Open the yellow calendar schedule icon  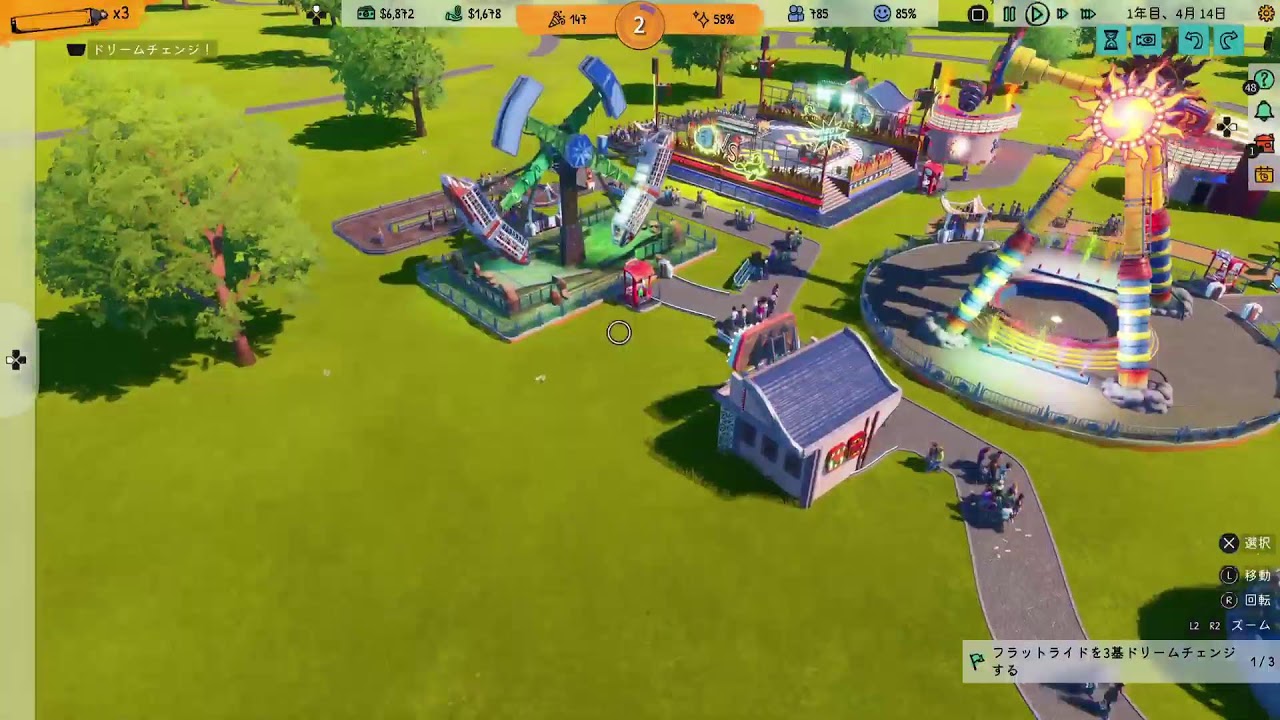coord(1265,175)
